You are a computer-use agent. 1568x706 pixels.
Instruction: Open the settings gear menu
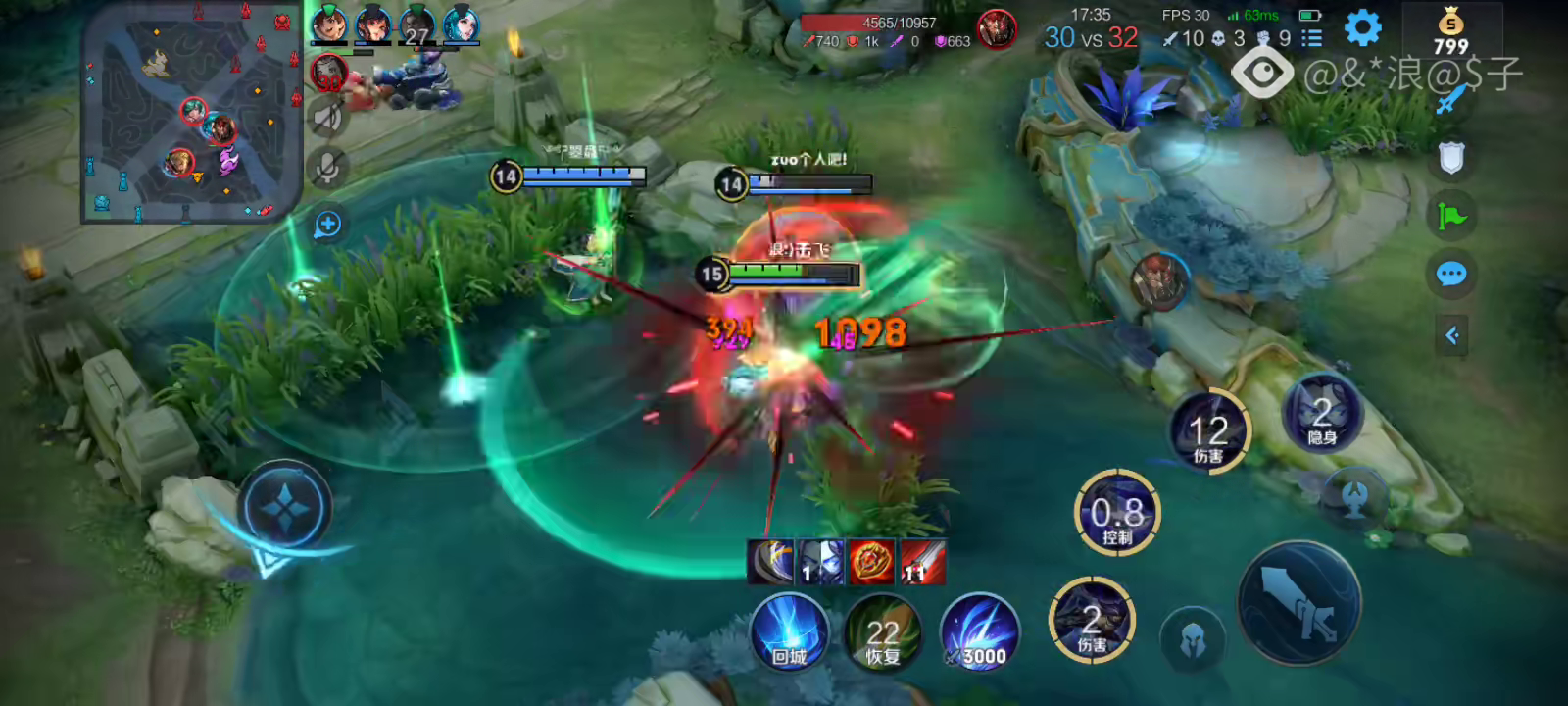pos(1362,28)
